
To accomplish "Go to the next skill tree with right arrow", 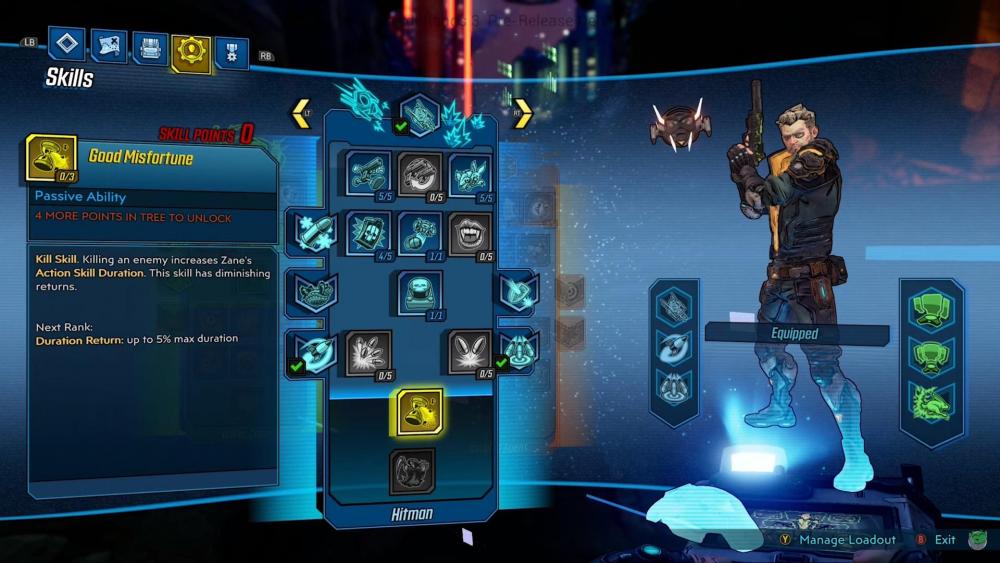I will 523,113.
